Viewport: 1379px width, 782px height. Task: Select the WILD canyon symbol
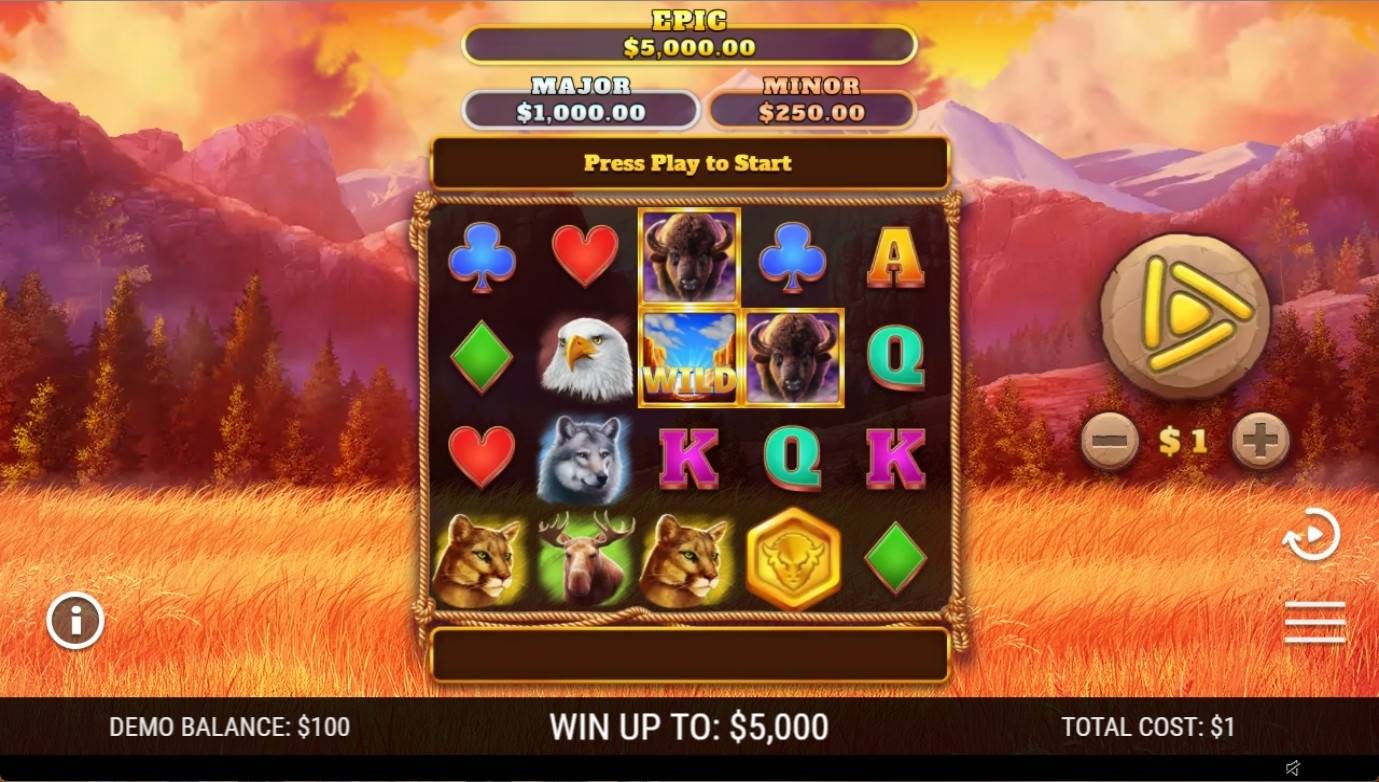coord(690,355)
